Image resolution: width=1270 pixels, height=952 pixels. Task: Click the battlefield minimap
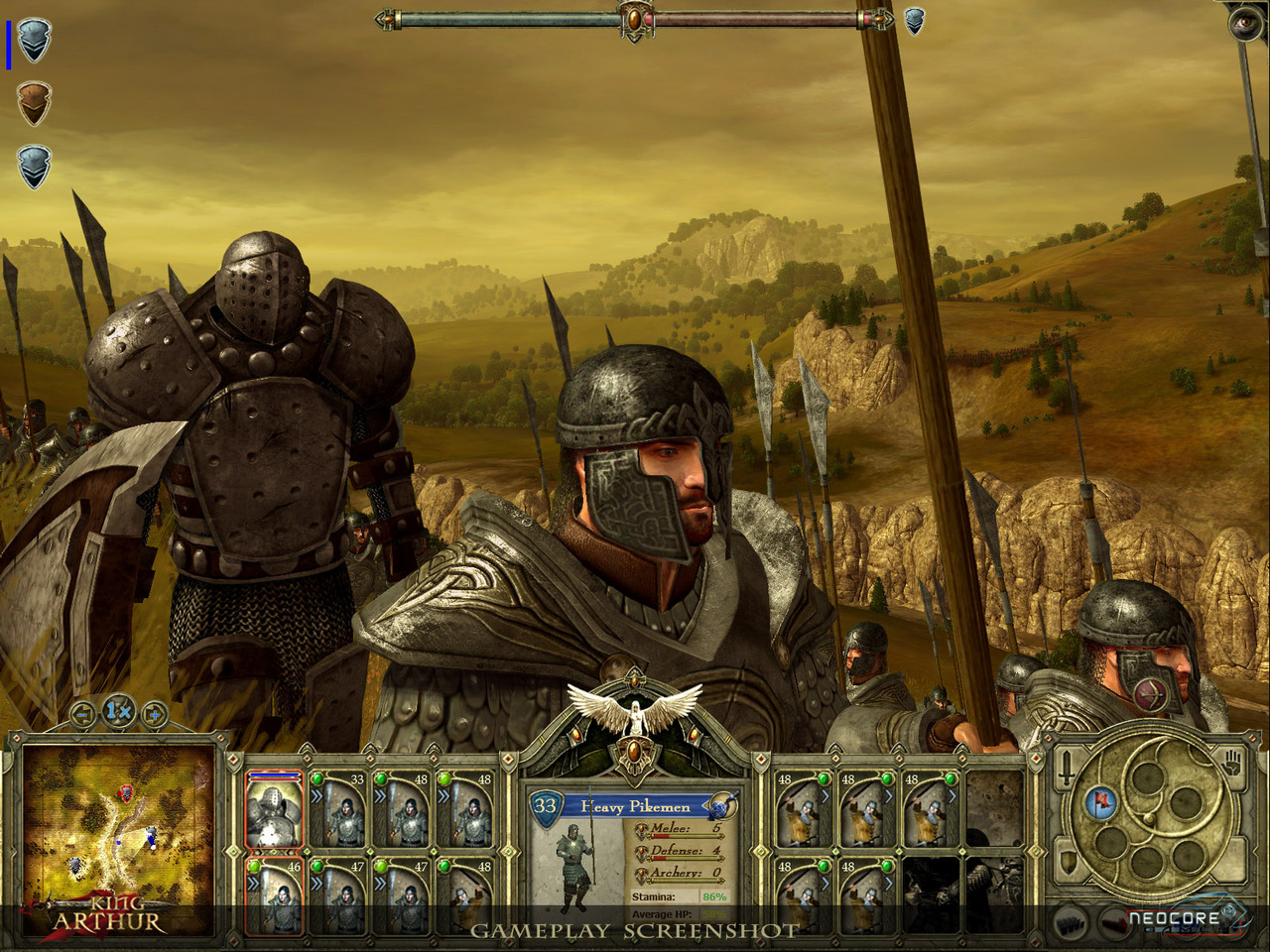coord(119,828)
